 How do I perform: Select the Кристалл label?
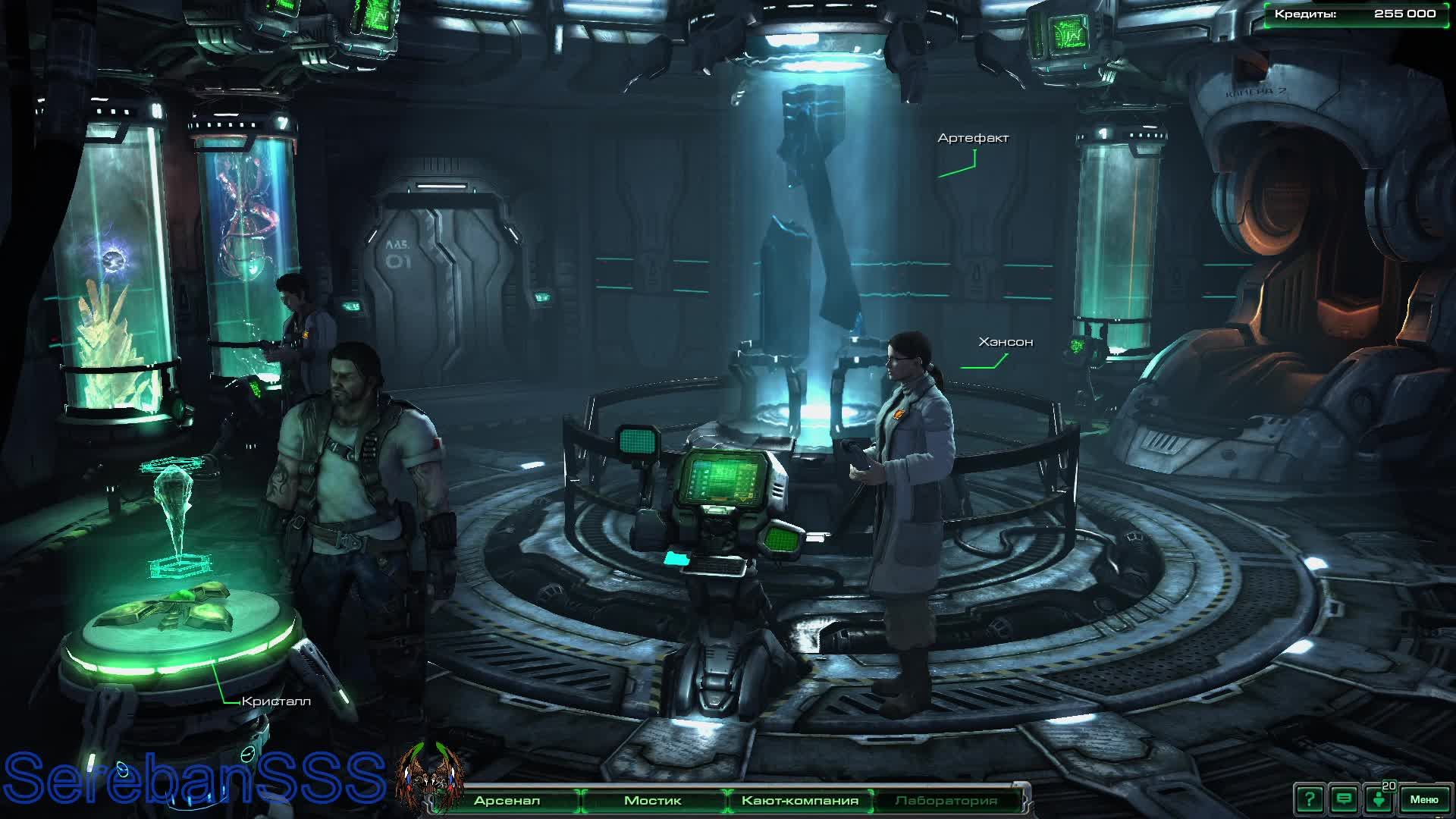click(x=276, y=701)
